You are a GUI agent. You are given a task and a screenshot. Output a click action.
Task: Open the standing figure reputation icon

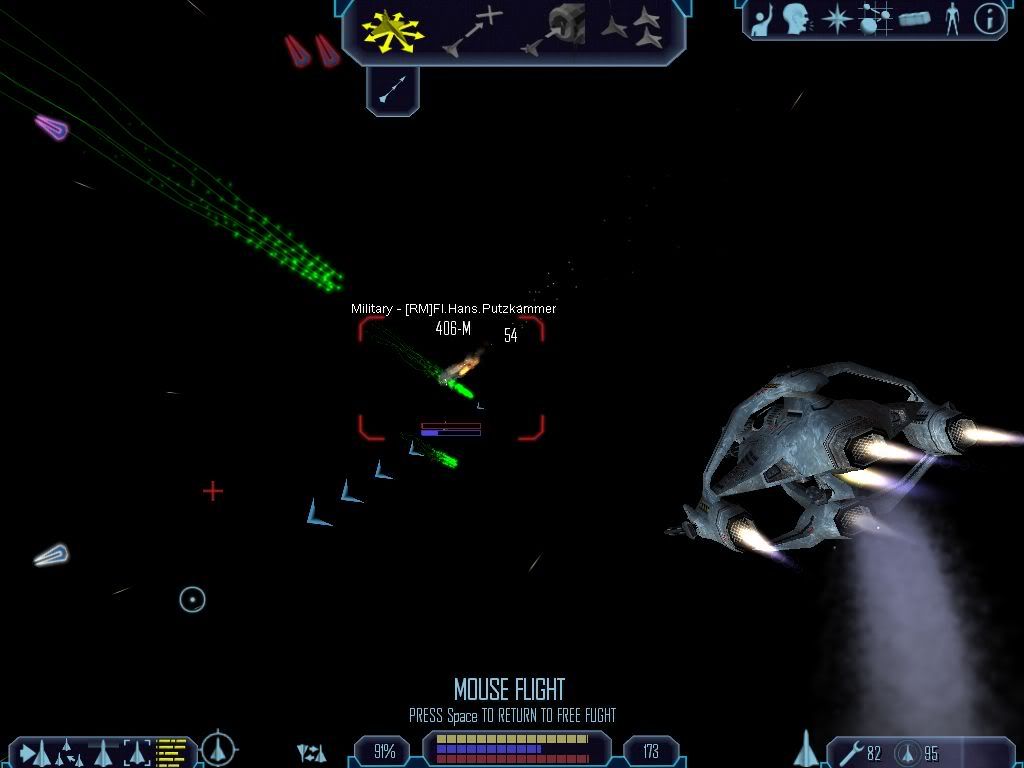point(952,19)
